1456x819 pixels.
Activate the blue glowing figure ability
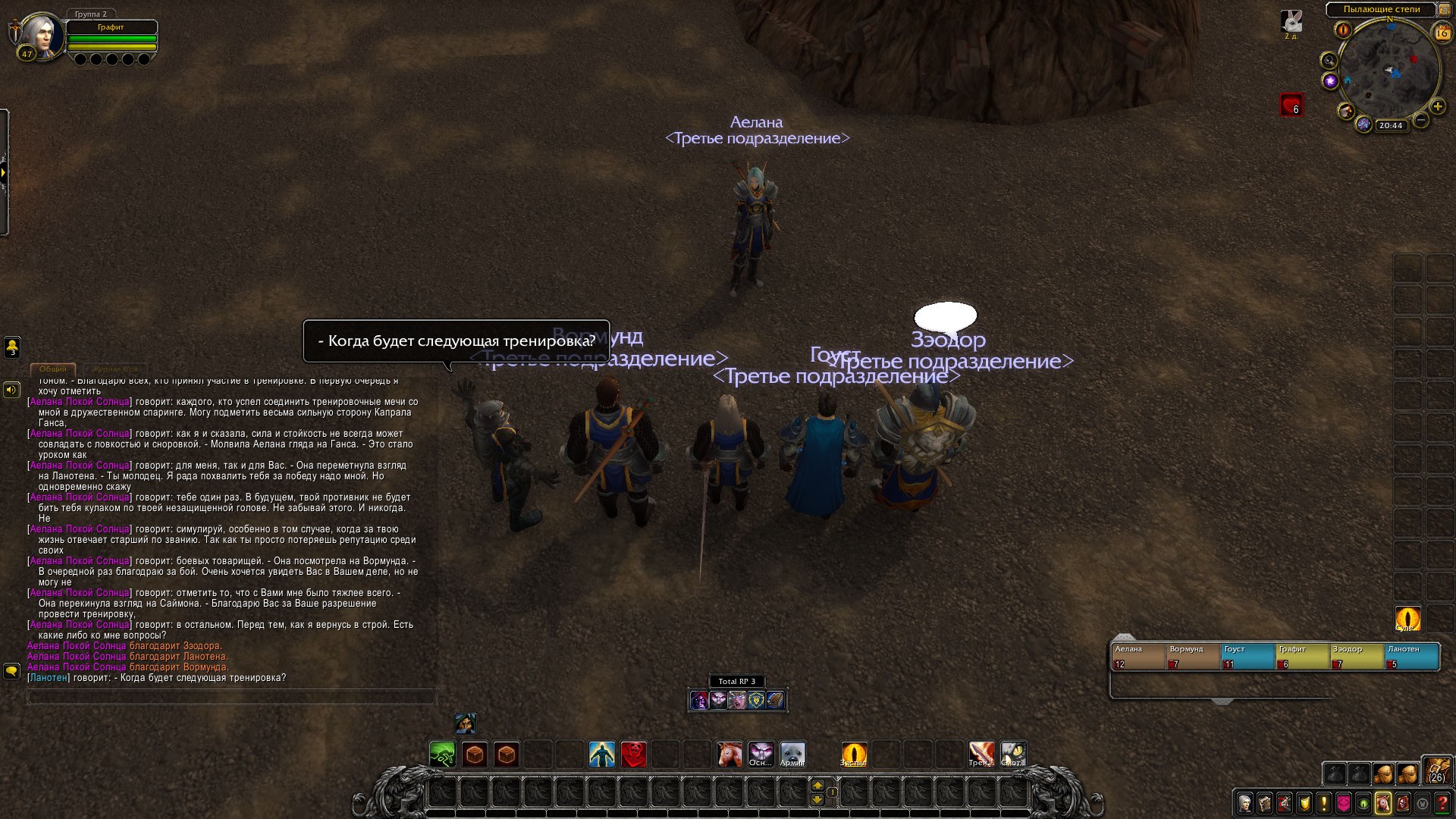(602, 755)
